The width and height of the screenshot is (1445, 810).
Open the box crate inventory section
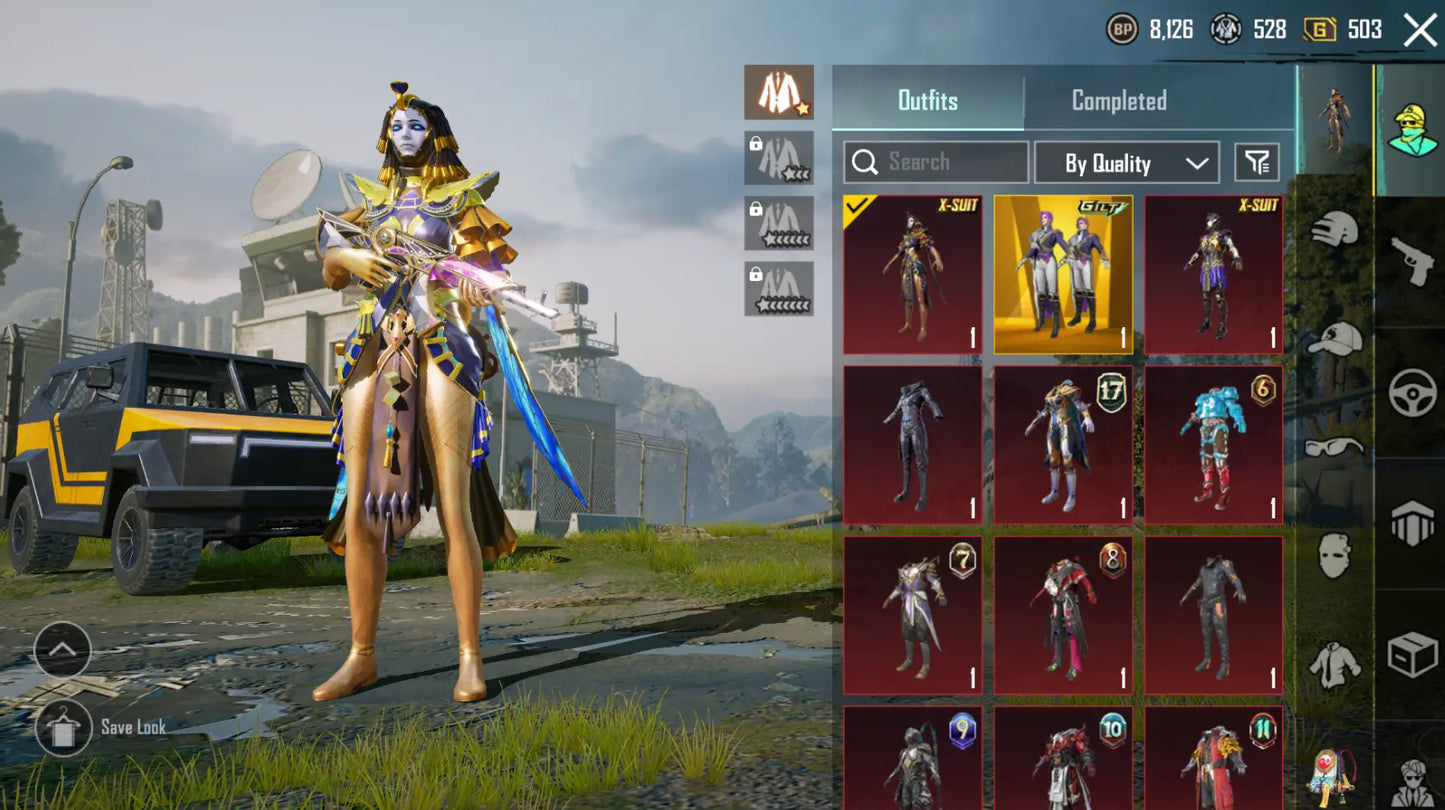(1411, 655)
